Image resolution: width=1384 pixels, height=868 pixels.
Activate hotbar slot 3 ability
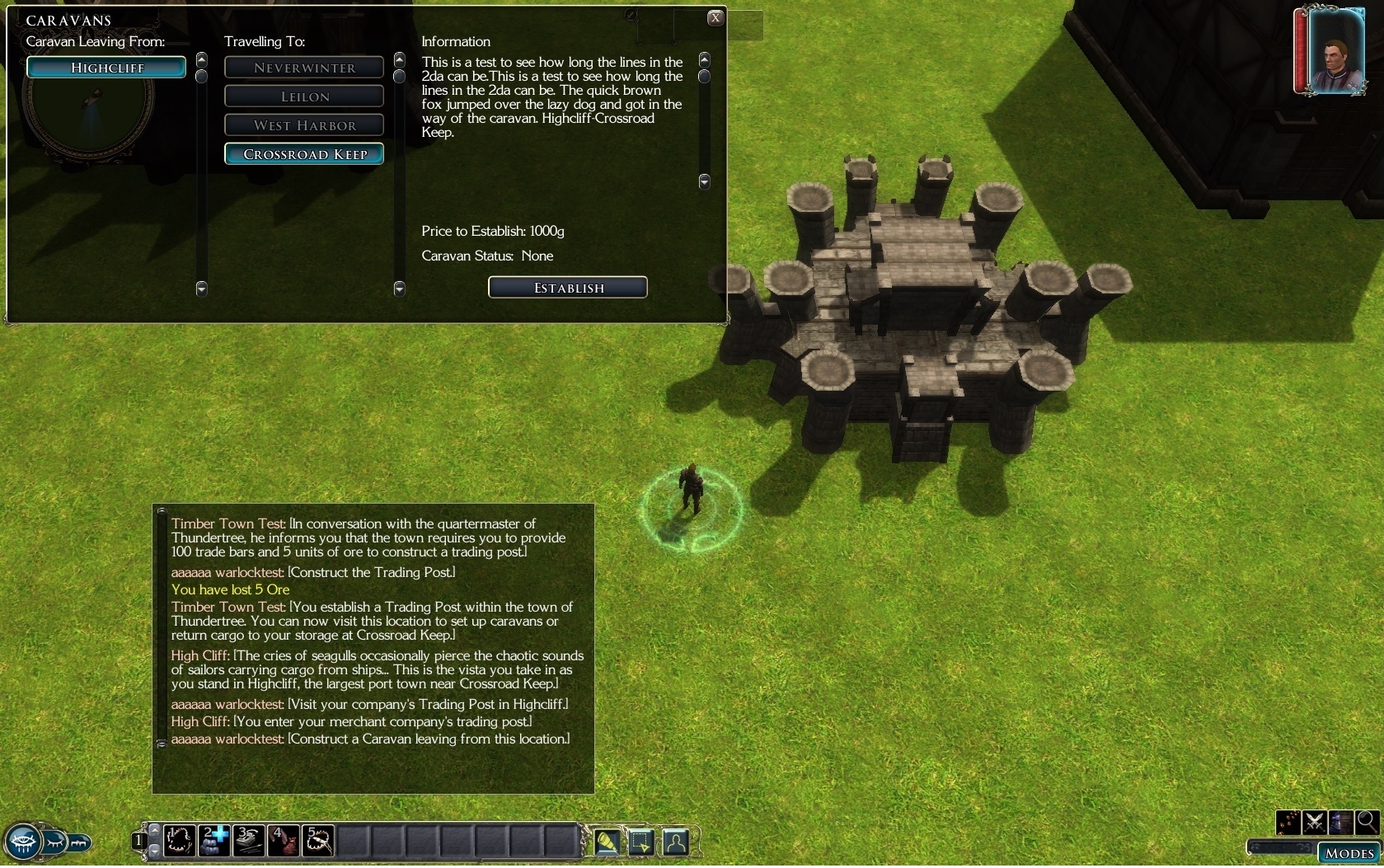[250, 841]
